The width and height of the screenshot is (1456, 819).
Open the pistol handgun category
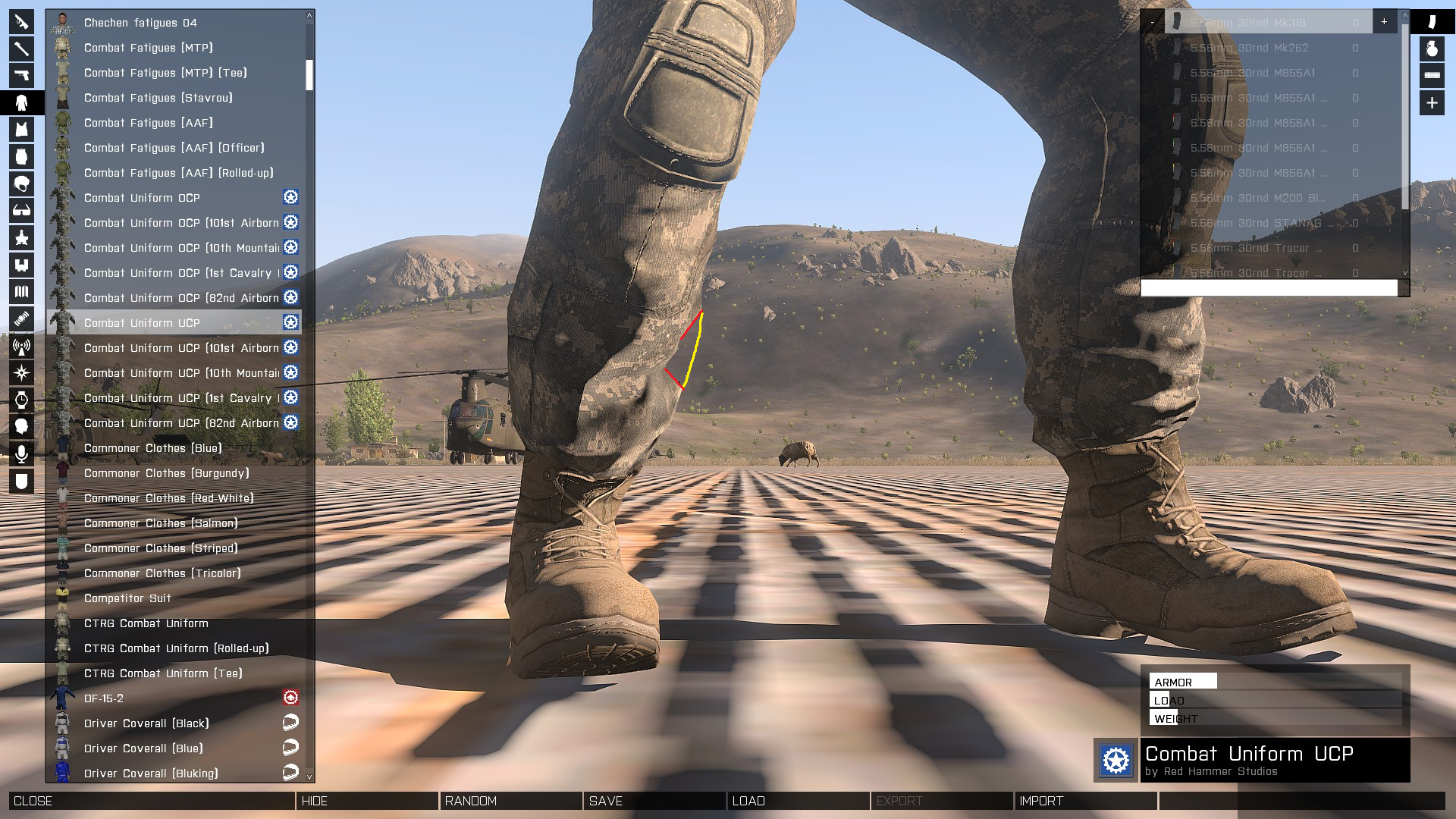pos(21,75)
